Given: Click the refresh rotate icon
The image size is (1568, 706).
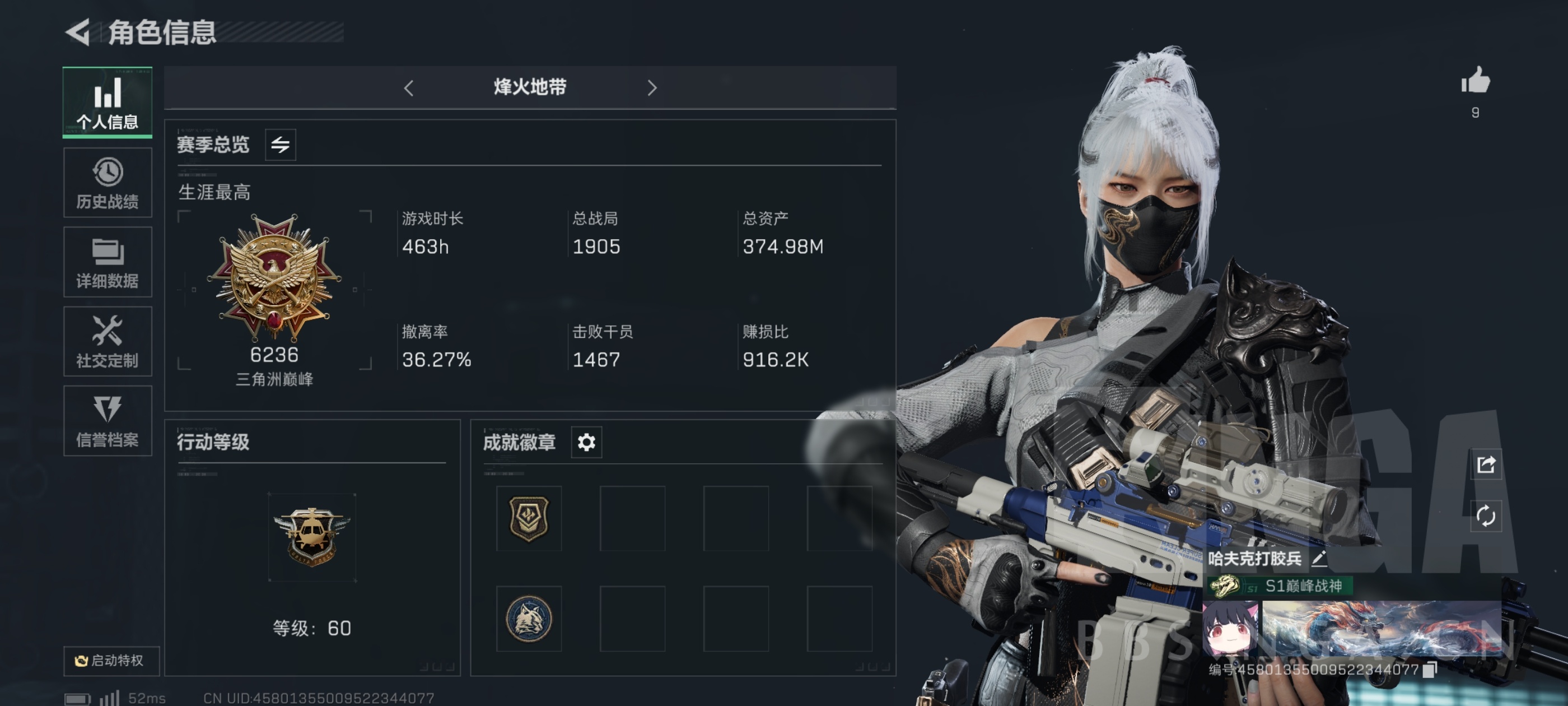Looking at the screenshot, I should click(x=1485, y=516).
